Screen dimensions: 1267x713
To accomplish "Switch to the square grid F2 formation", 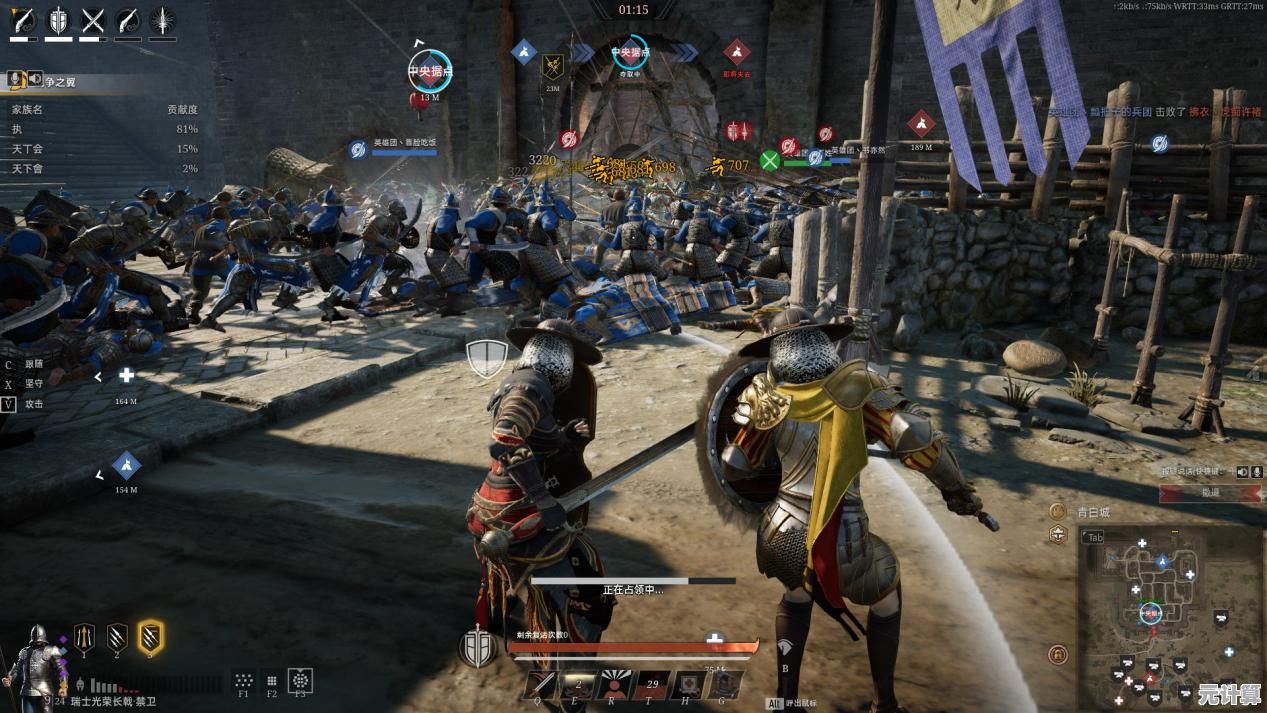I will point(271,681).
